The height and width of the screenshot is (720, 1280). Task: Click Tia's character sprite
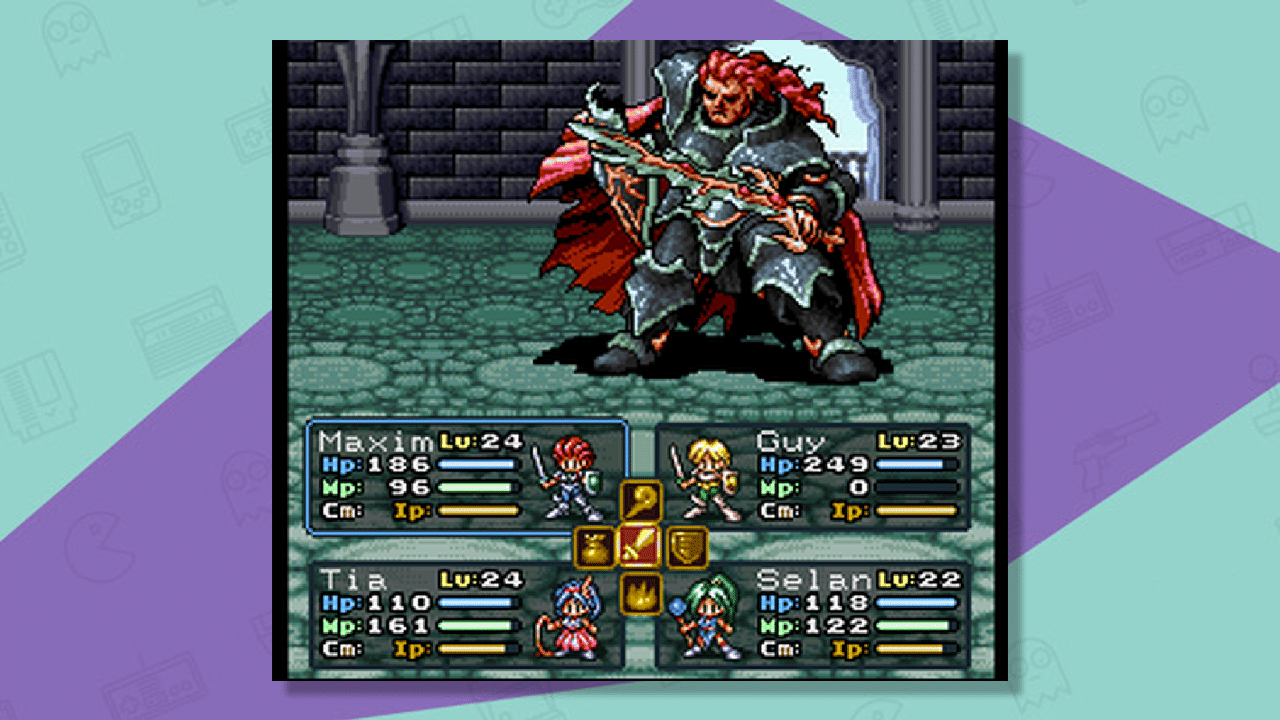(x=573, y=621)
